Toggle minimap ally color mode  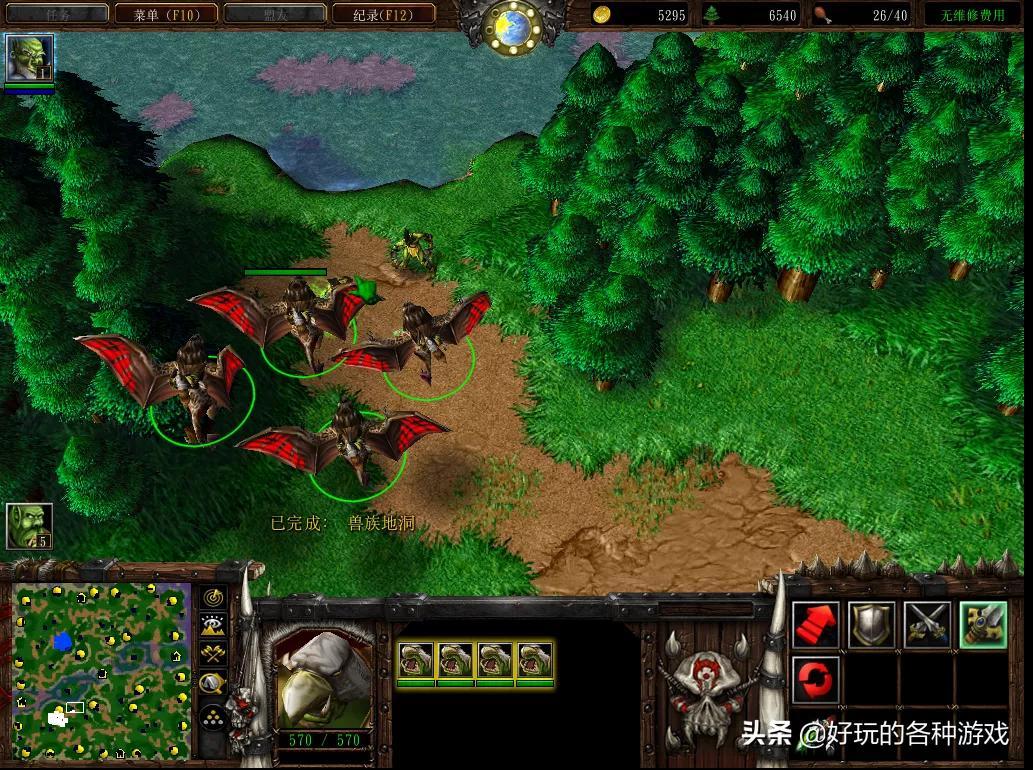point(213,655)
